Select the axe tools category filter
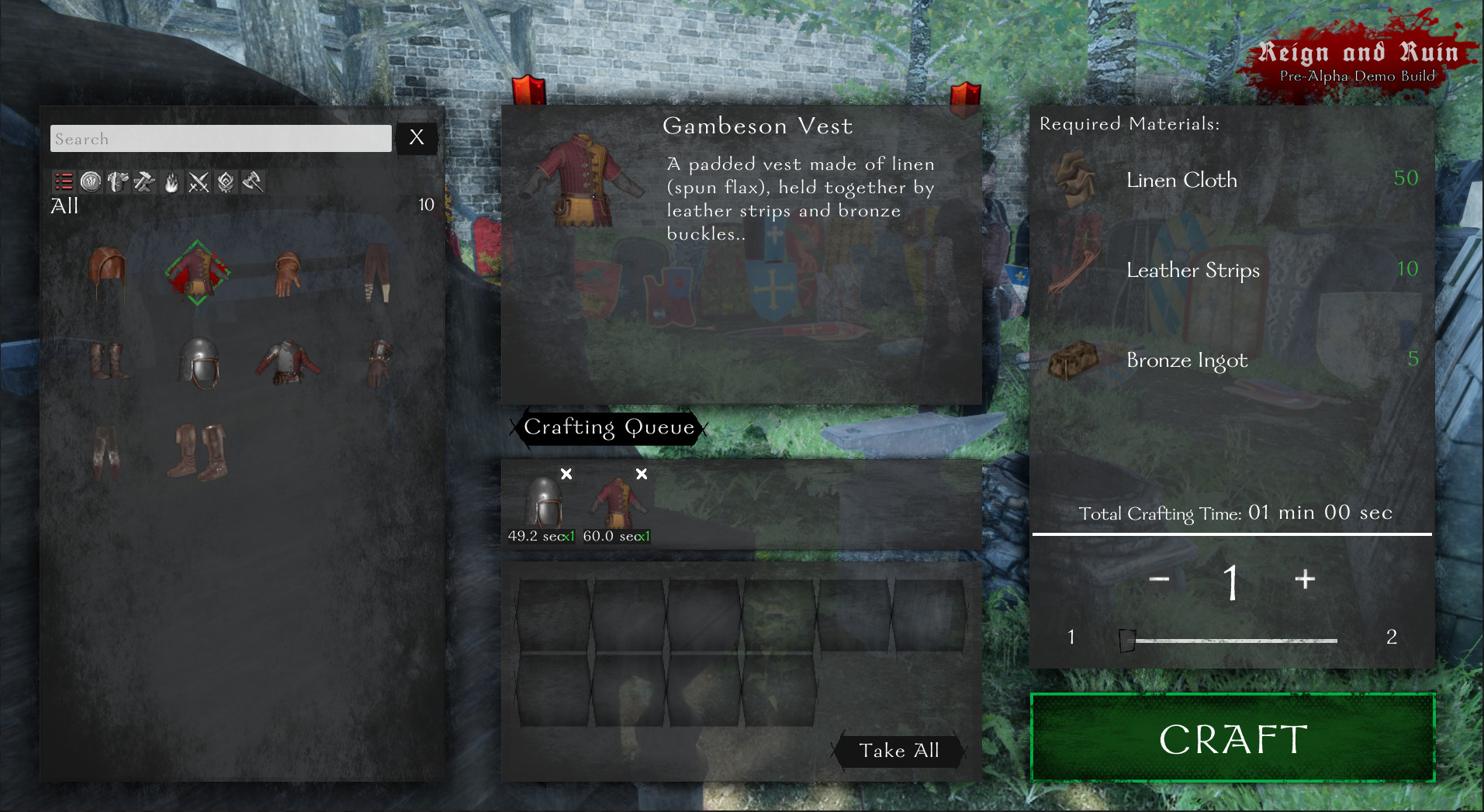The image size is (1484, 812). coord(252,182)
